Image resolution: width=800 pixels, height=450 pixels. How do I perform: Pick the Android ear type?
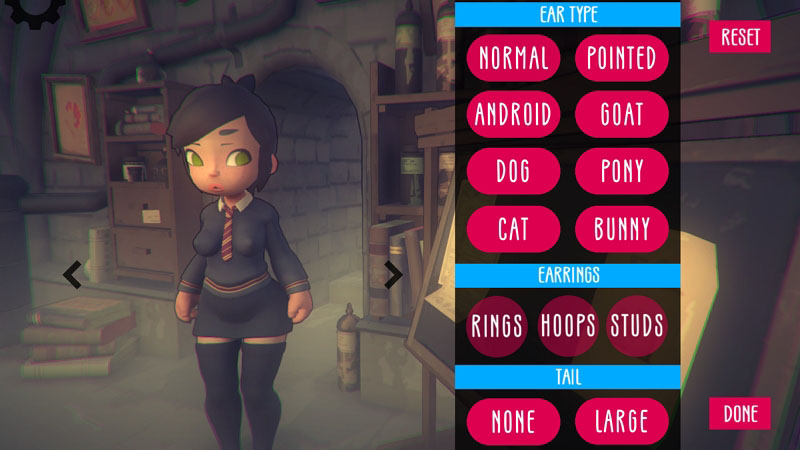coord(513,113)
